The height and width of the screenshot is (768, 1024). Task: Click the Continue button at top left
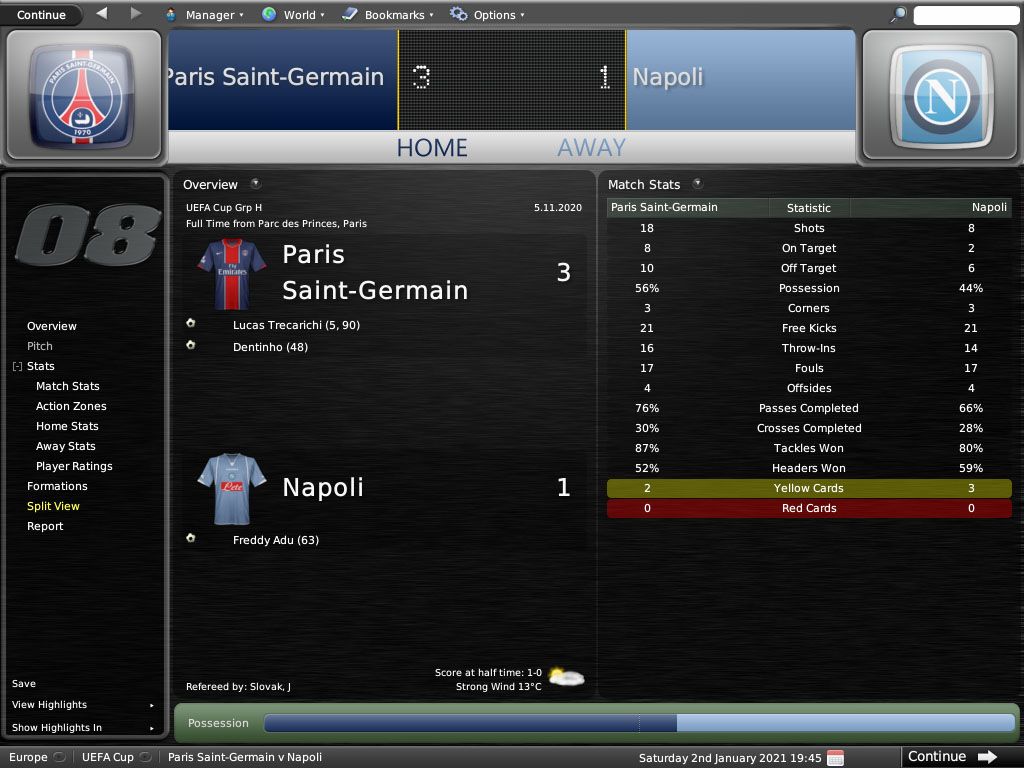pos(42,15)
